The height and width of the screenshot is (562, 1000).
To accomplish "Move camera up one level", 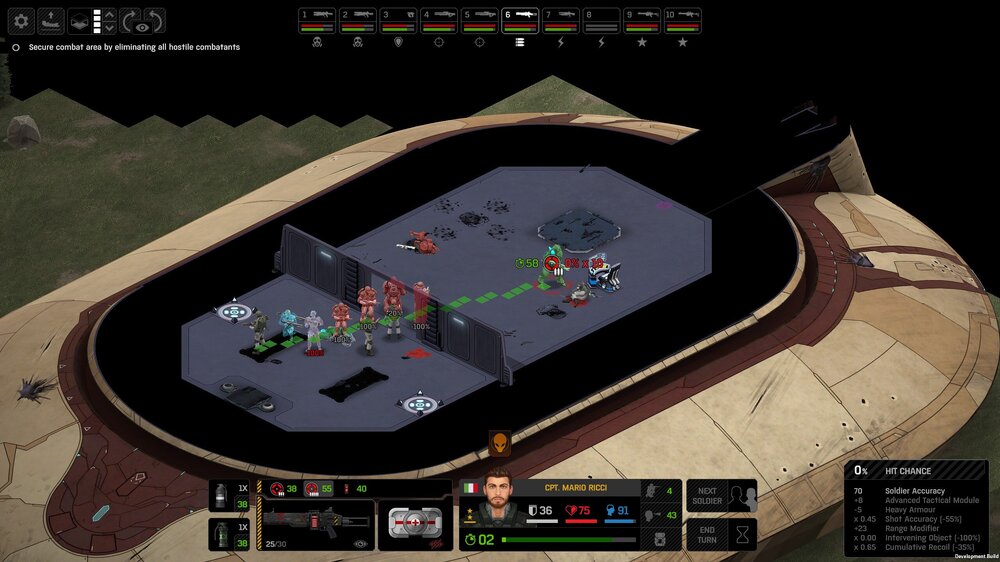I will [x=110, y=14].
